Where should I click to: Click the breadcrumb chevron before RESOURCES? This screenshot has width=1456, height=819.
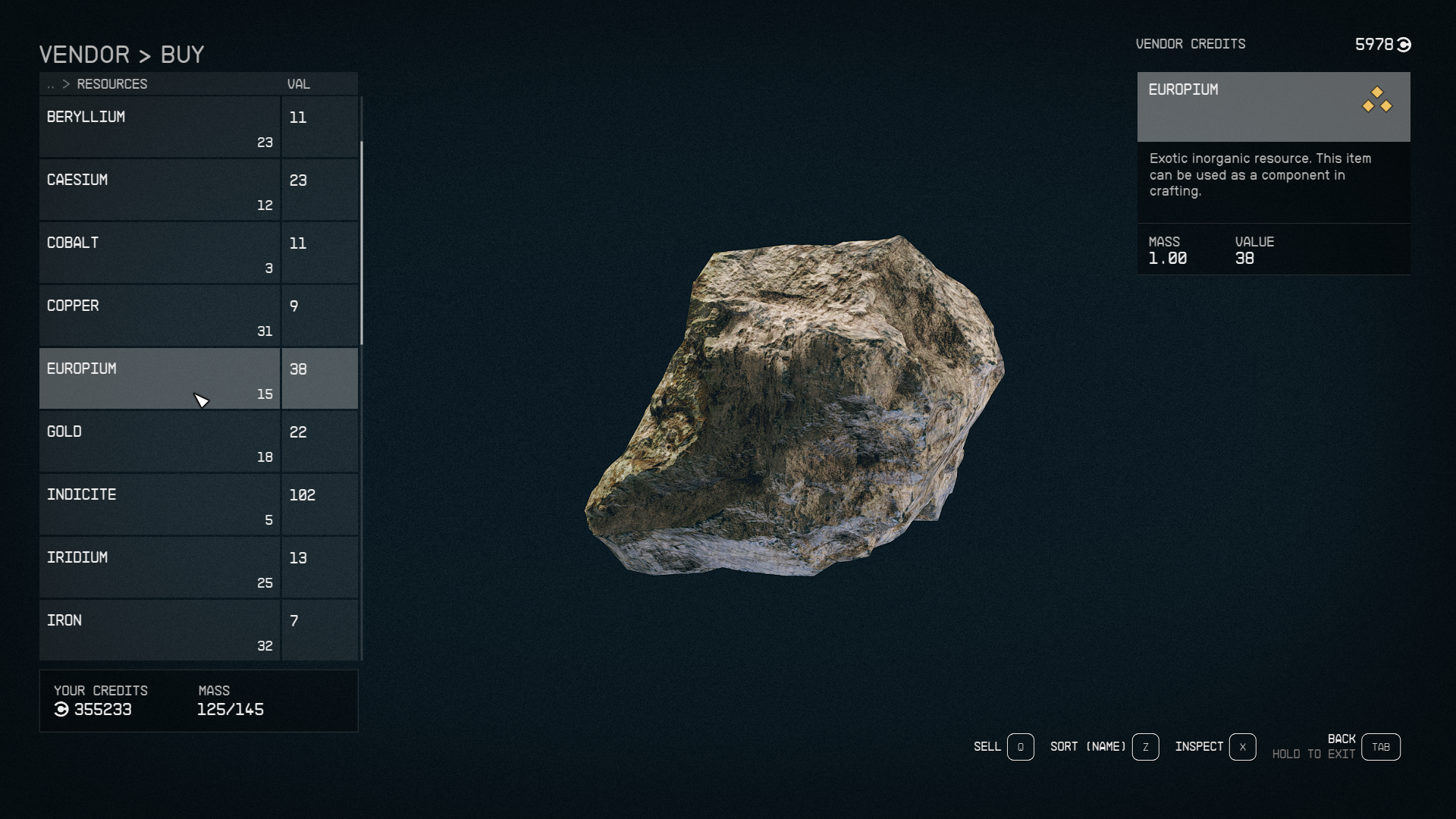[64, 84]
